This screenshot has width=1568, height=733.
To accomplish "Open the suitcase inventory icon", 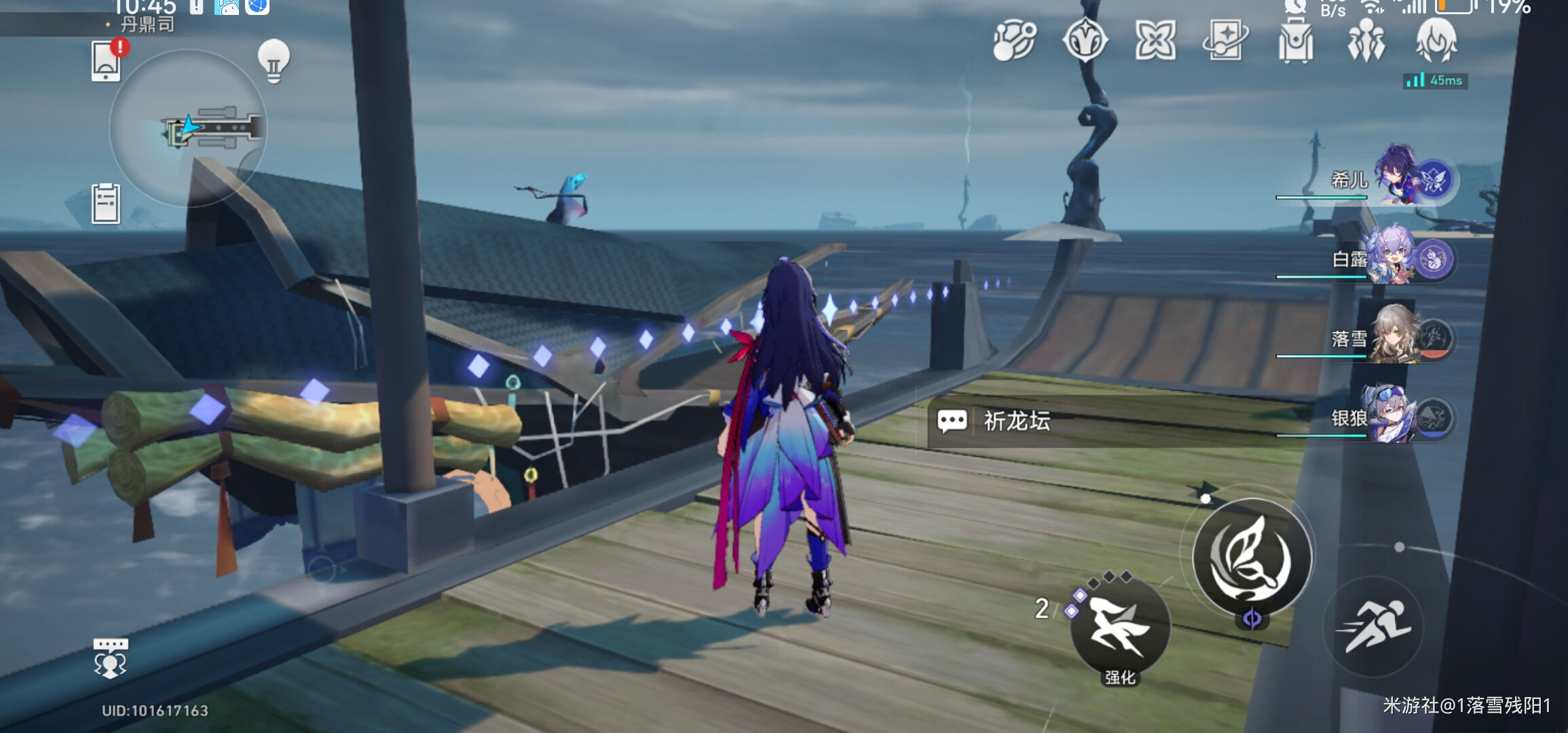I will point(1295,41).
